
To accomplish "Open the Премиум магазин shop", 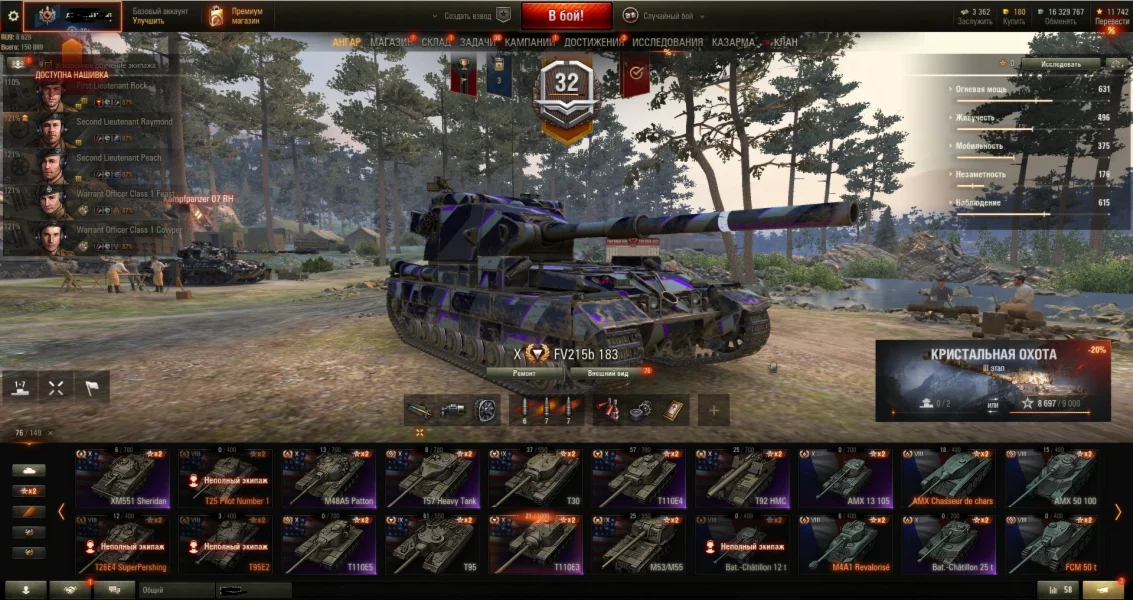I will coord(236,16).
